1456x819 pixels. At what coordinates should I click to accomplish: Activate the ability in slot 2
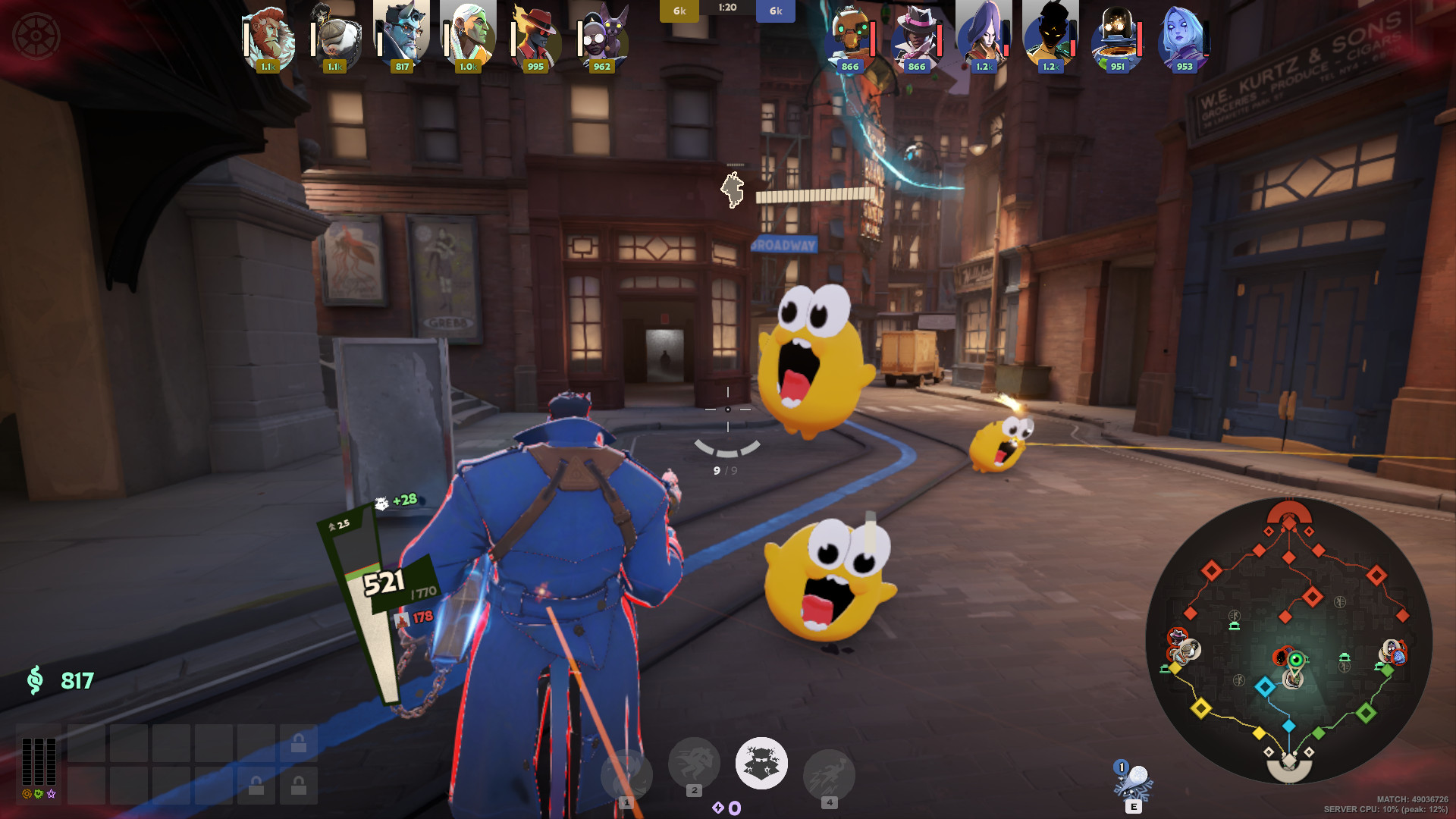694,763
